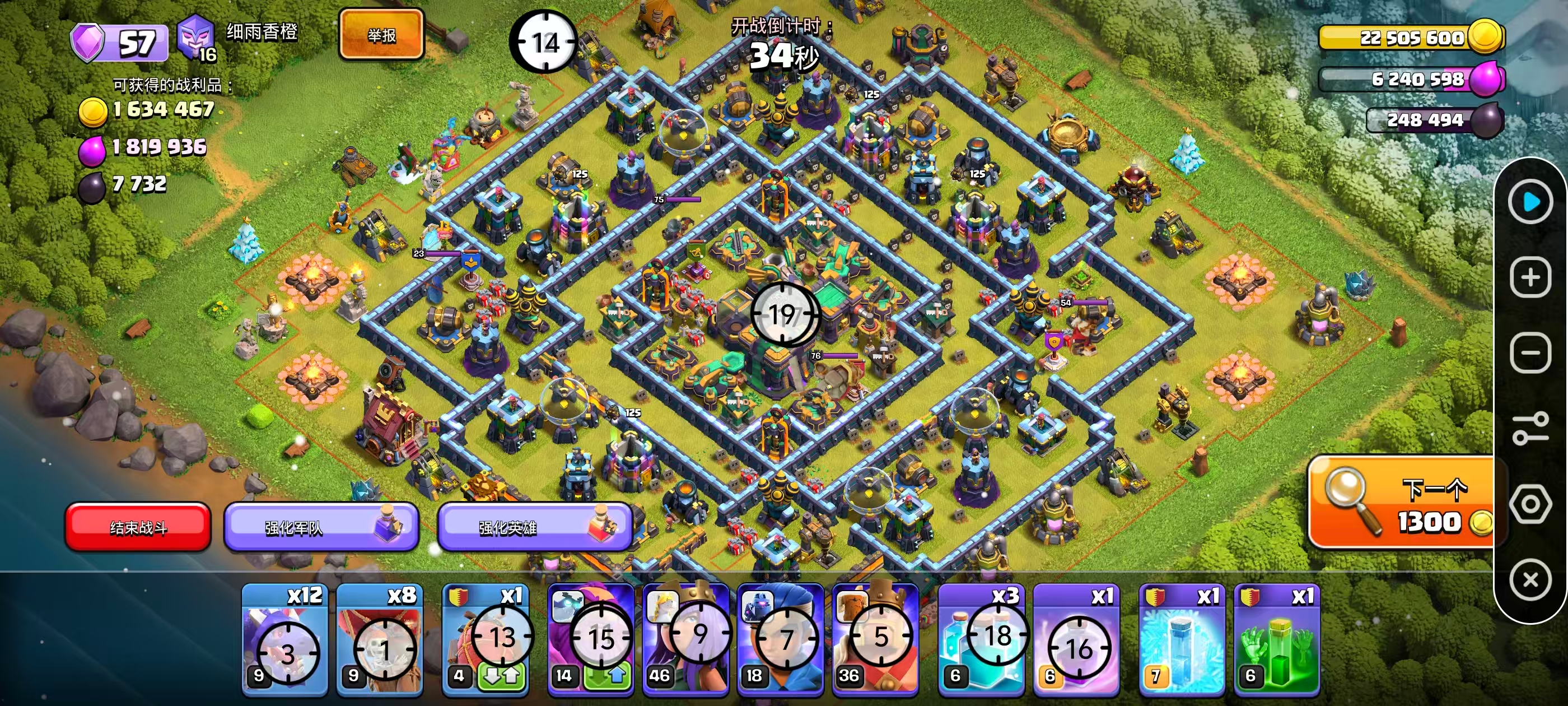Choose the Freeze spell card

click(1182, 640)
